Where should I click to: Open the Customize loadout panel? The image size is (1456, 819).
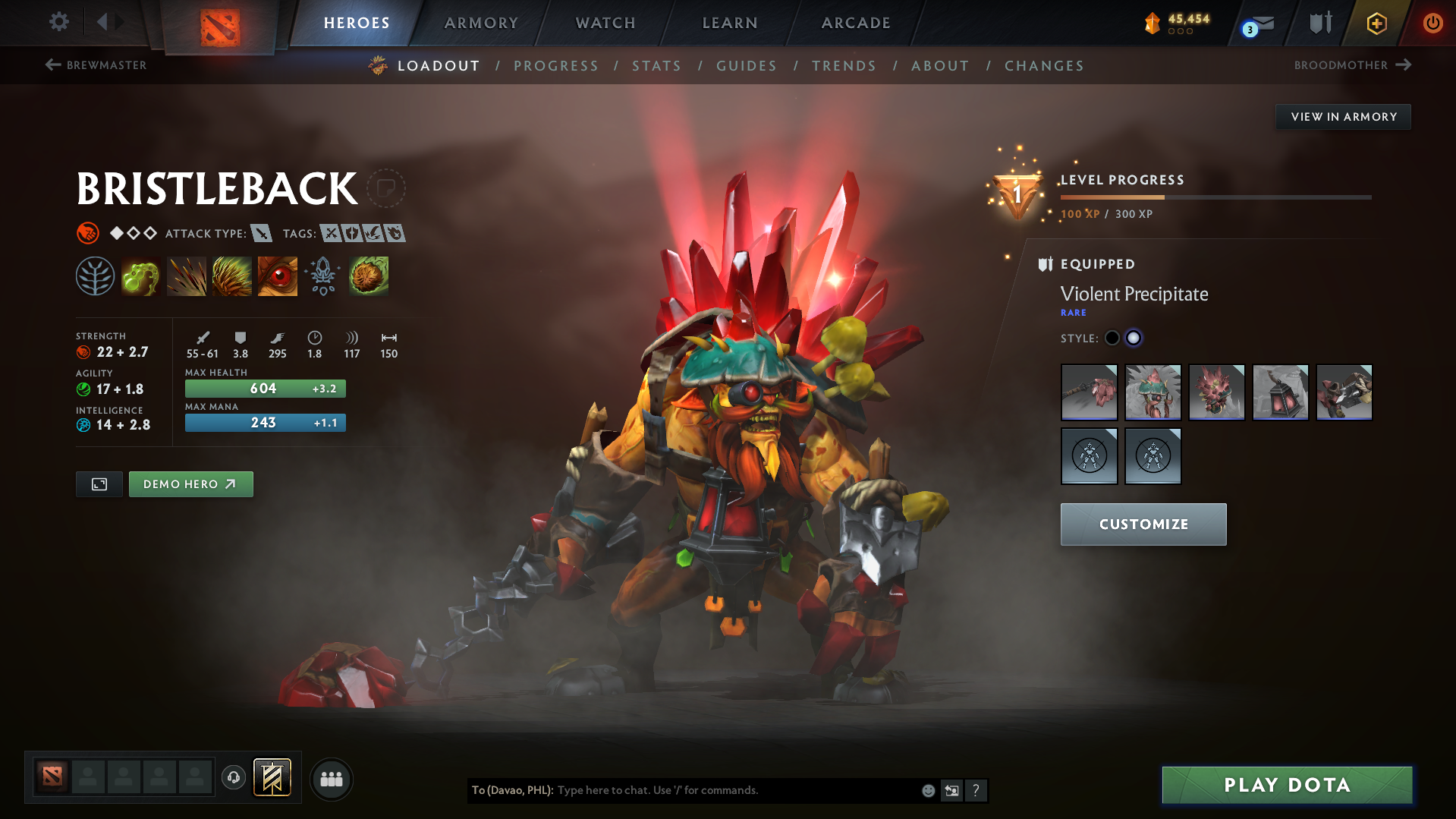[1143, 524]
